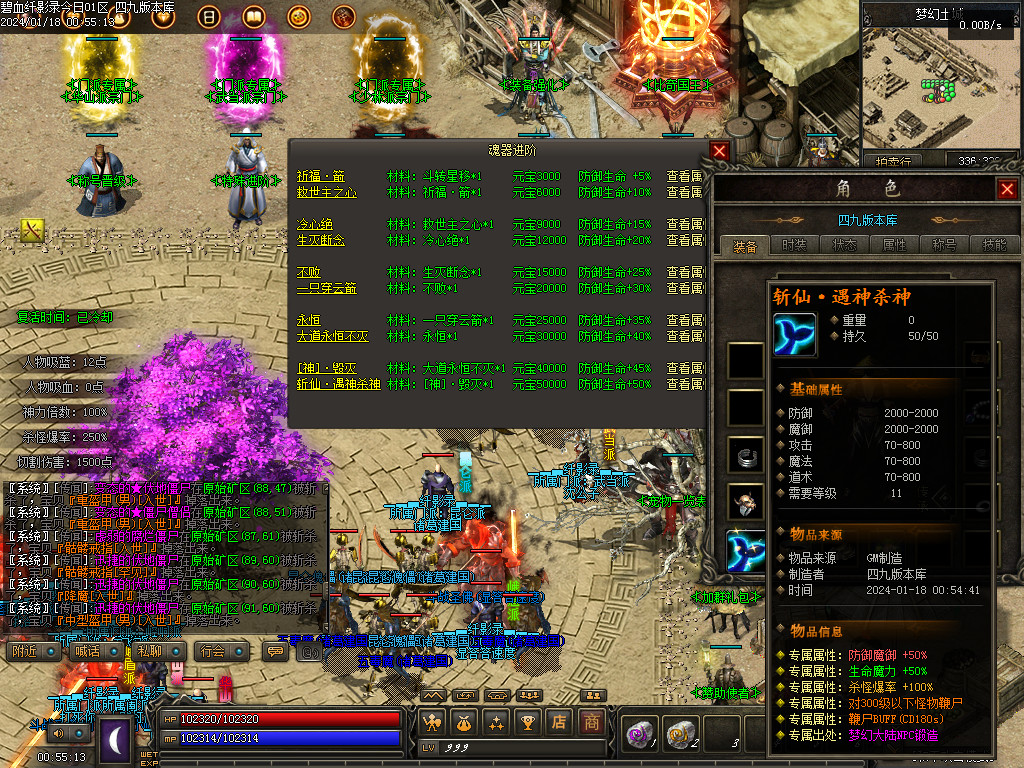Show the 属性 attributes tab
This screenshot has width=1024, height=768.
[894, 245]
